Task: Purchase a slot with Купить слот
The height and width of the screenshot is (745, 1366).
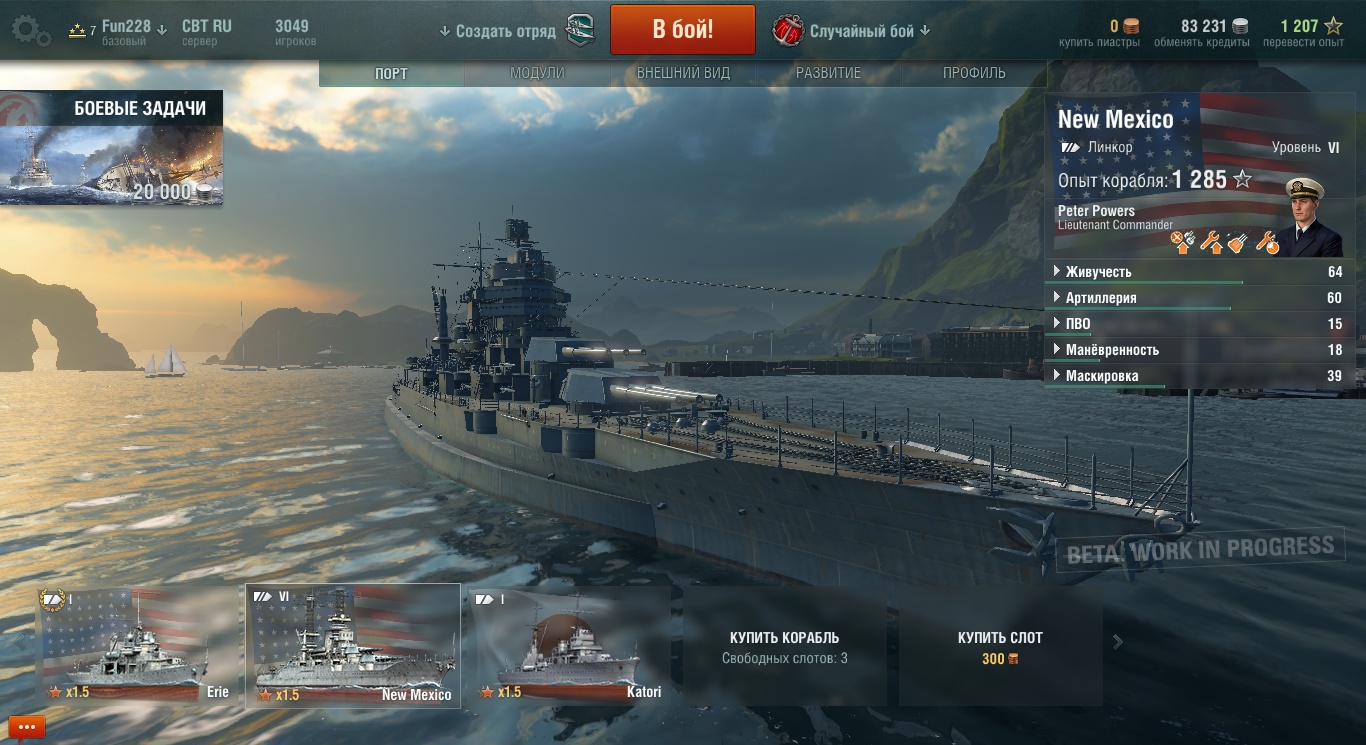Action: pyautogui.click(x=1000, y=647)
